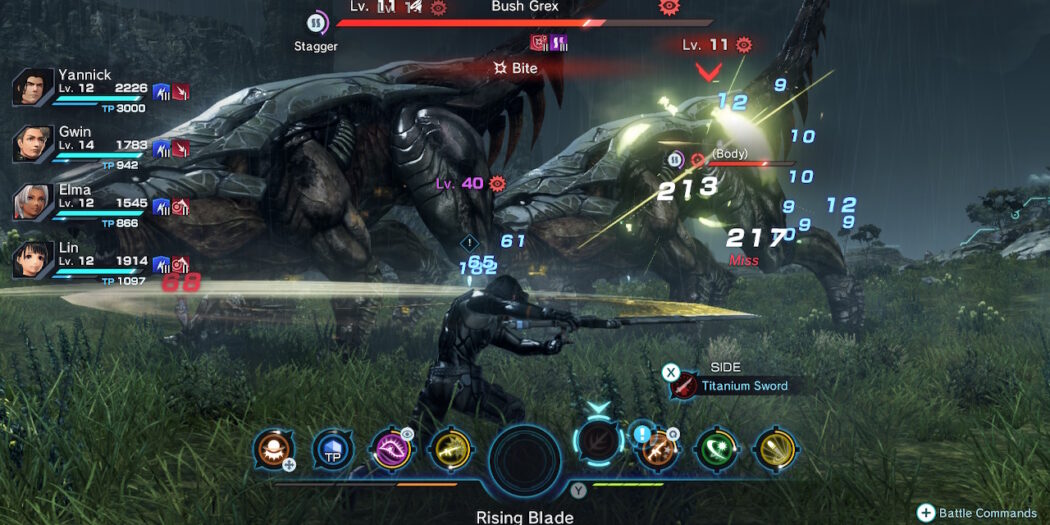Select the orange art with plus badge
The image size is (1050, 525).
click(x=272, y=449)
